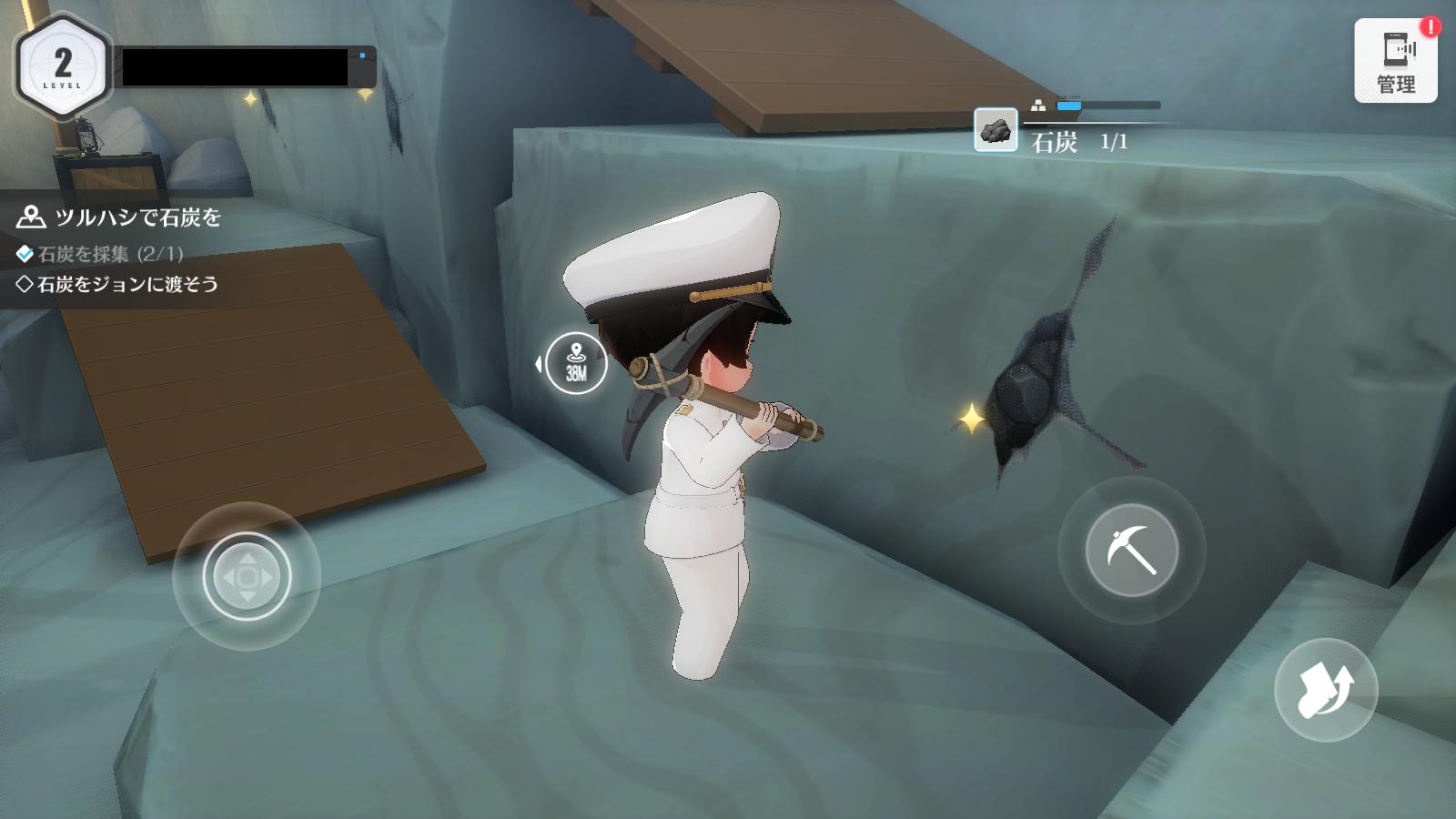Open the 管理 management menu
This screenshot has height=819, width=1456.
pyautogui.click(x=1395, y=61)
